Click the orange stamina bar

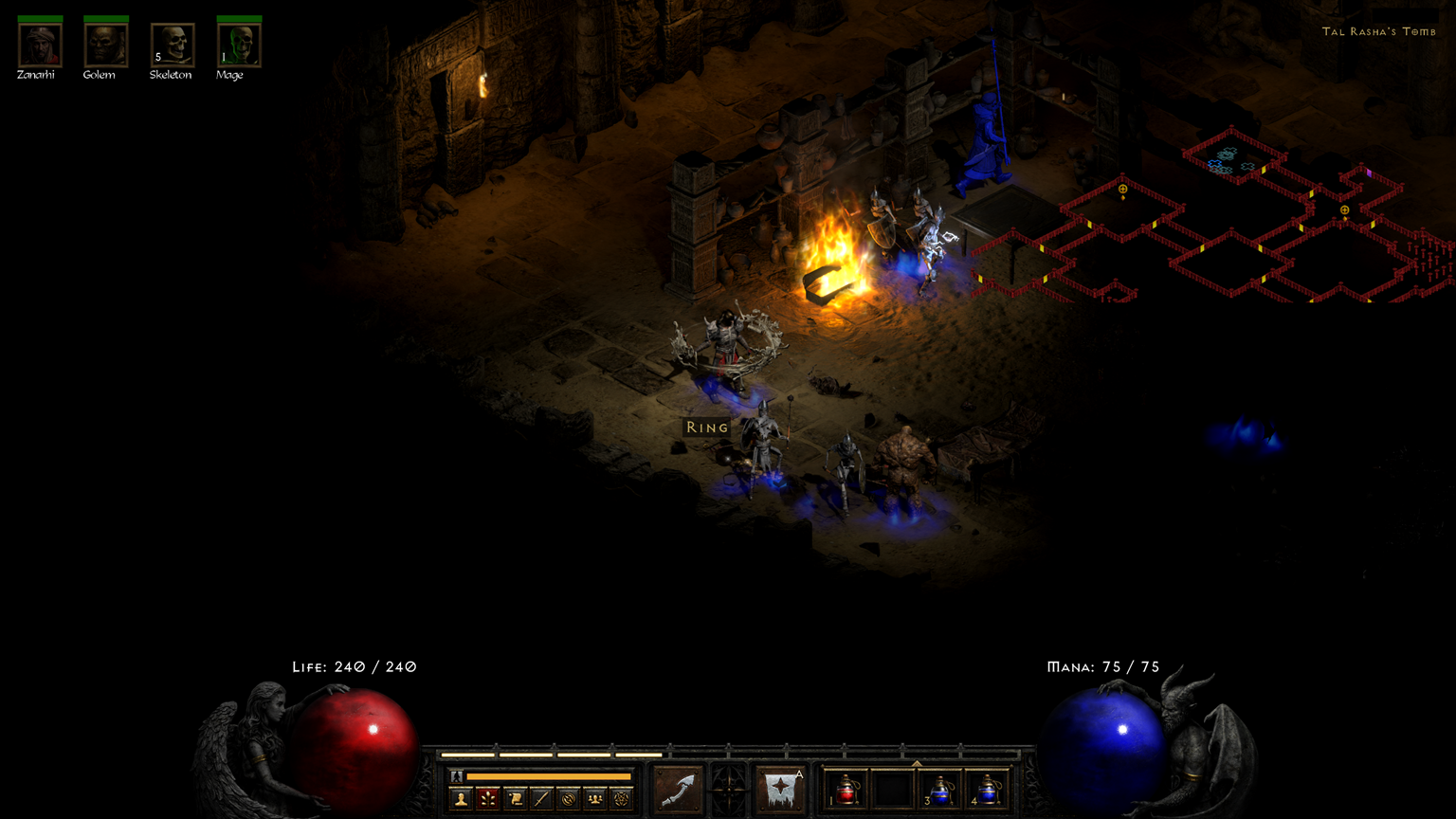[547, 776]
